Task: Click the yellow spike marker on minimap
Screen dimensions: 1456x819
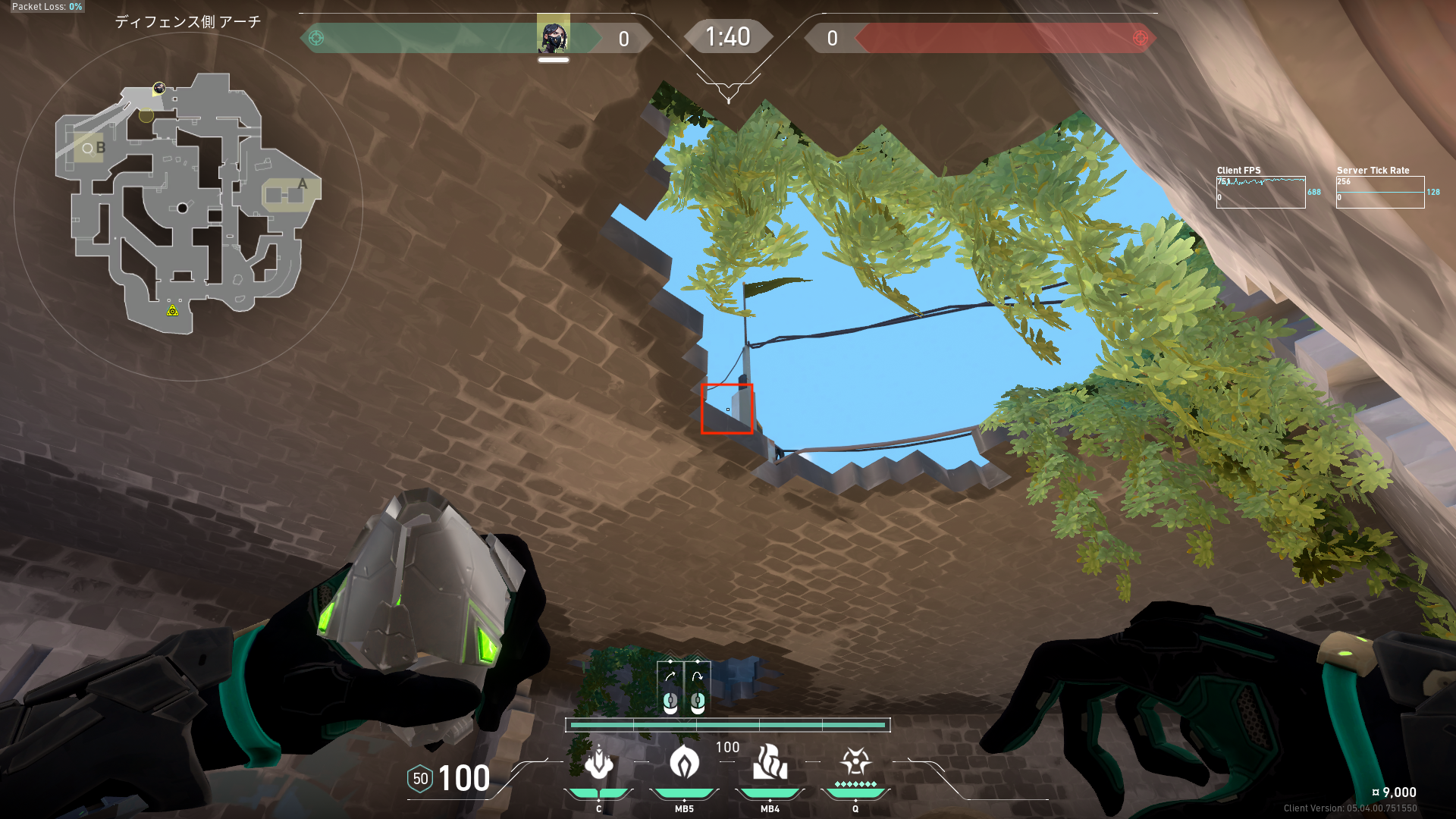Action: pos(173,310)
